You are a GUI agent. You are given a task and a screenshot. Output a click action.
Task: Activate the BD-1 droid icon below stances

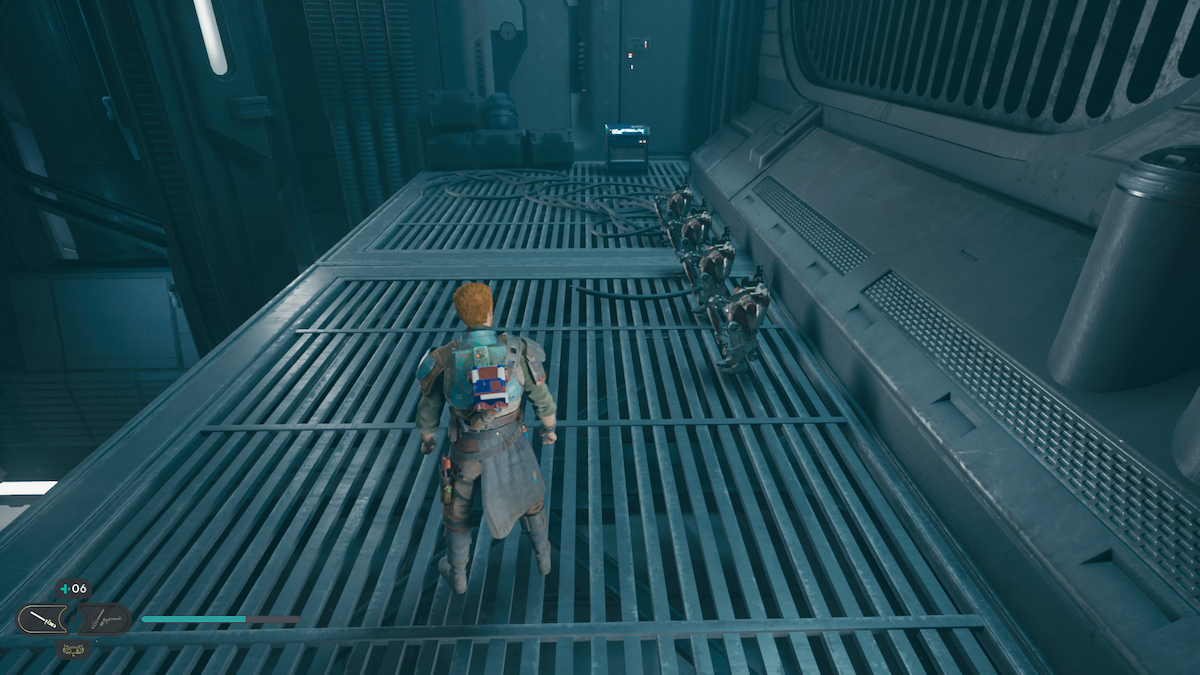click(x=73, y=649)
